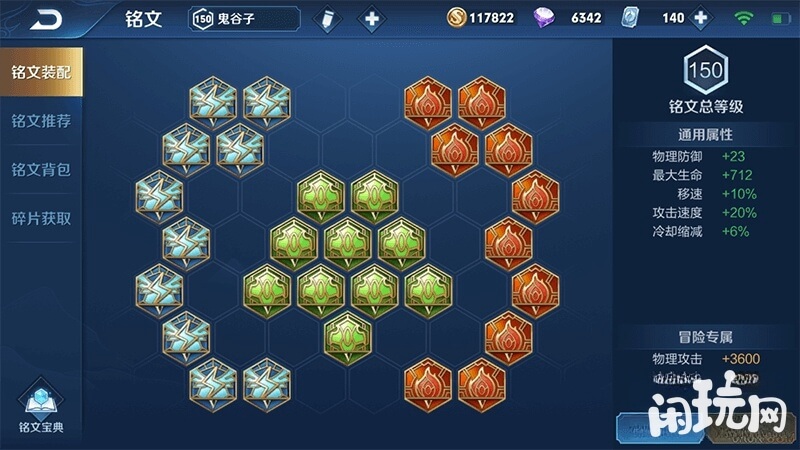The width and height of the screenshot is (800, 450).
Task: Select the bottommost green rune slot
Action: pyautogui.click(x=347, y=334)
